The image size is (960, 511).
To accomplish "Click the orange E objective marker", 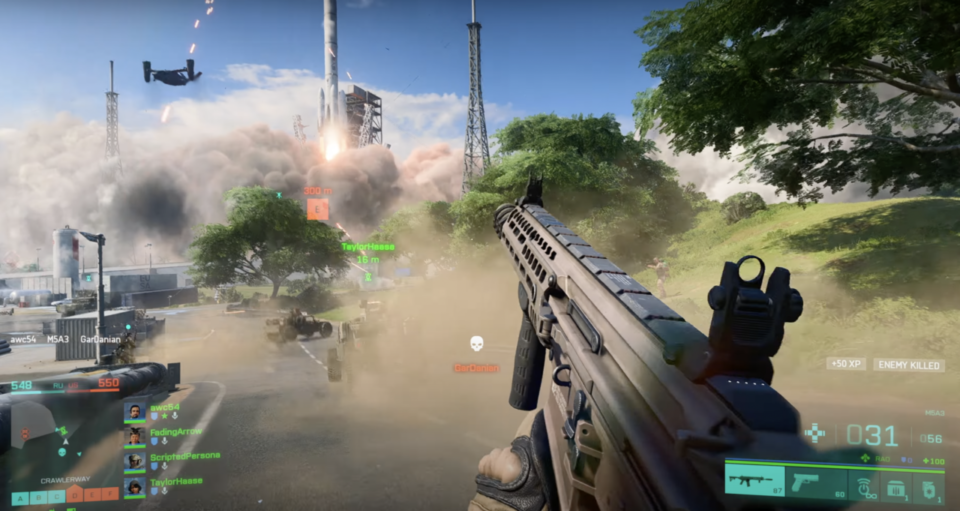I will click(x=317, y=209).
